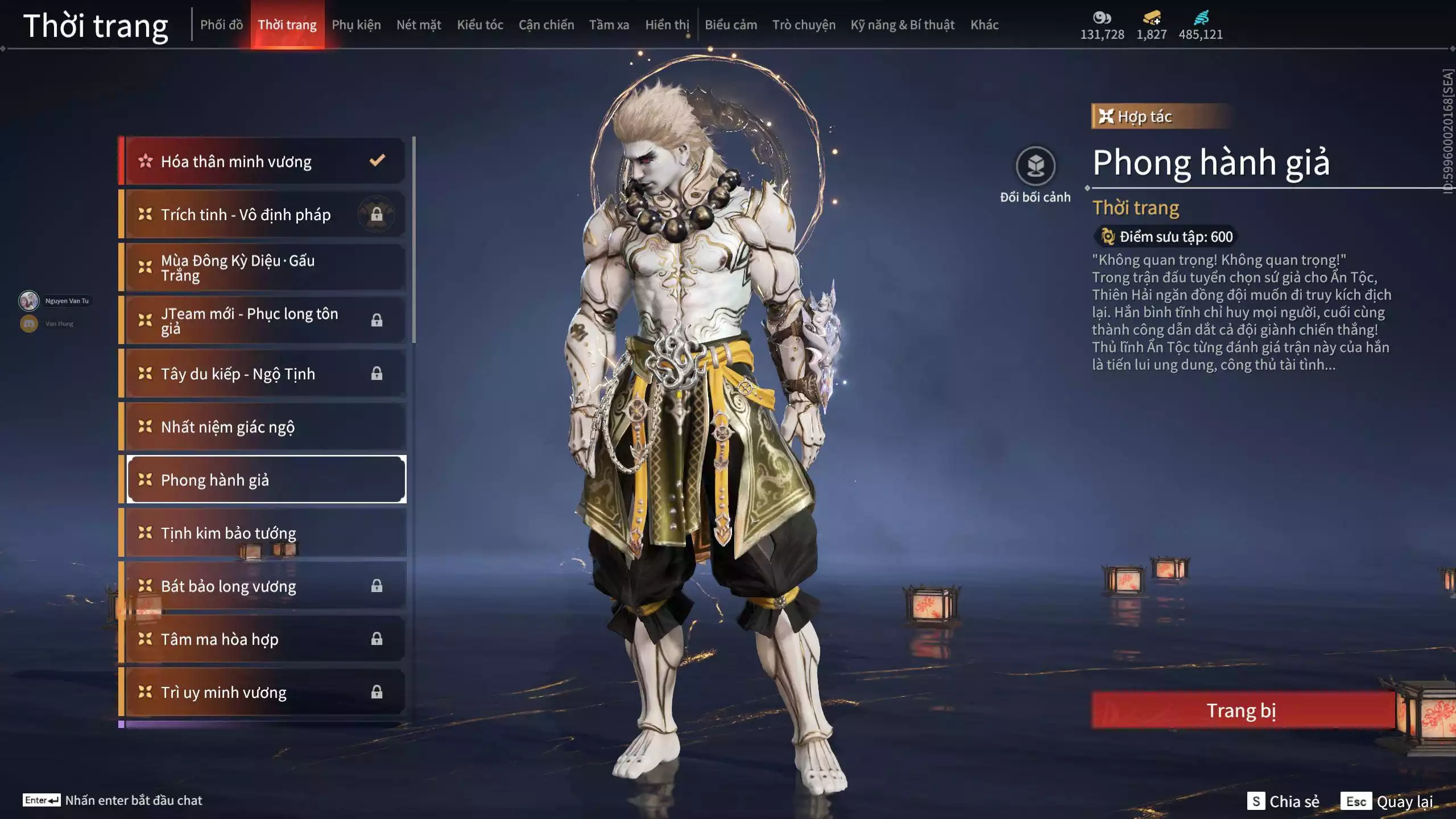Equip the outfit with Trang bị
This screenshot has width=1456, height=819.
(1242, 710)
